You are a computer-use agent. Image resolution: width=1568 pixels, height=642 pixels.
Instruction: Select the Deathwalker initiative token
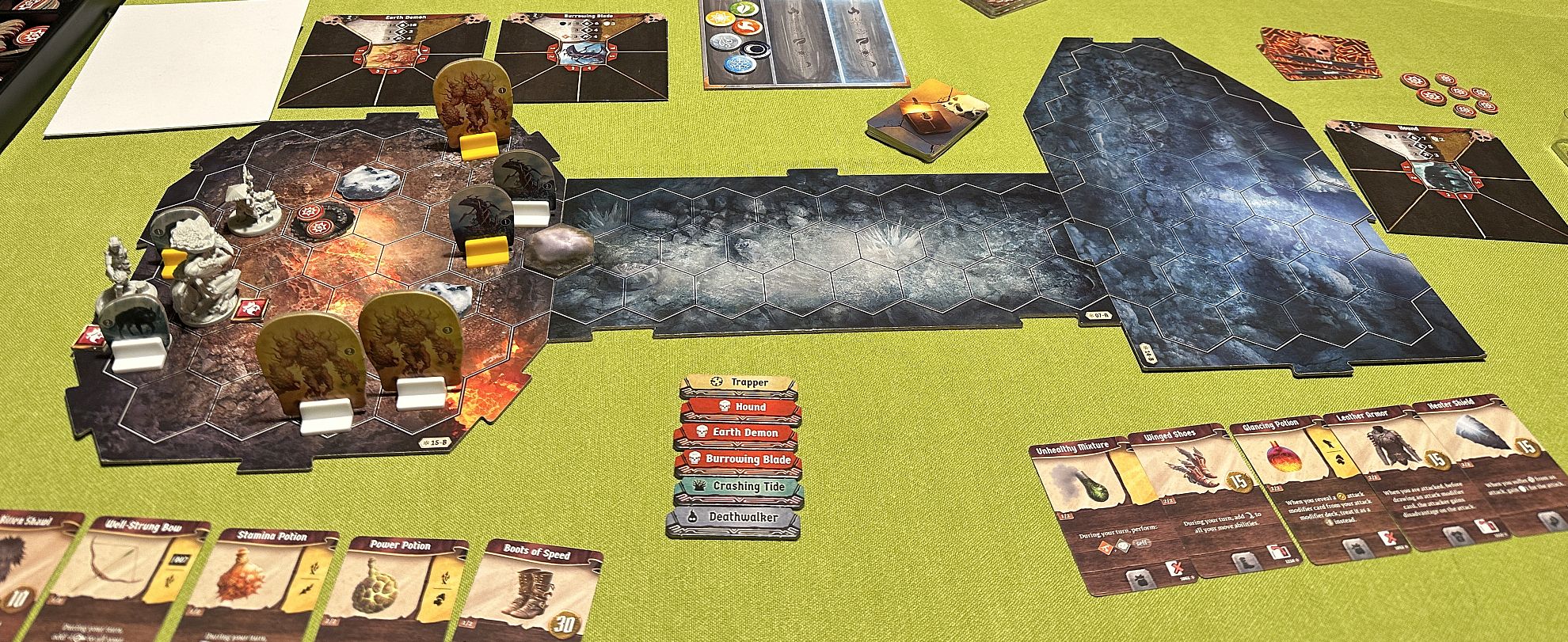pos(733,518)
